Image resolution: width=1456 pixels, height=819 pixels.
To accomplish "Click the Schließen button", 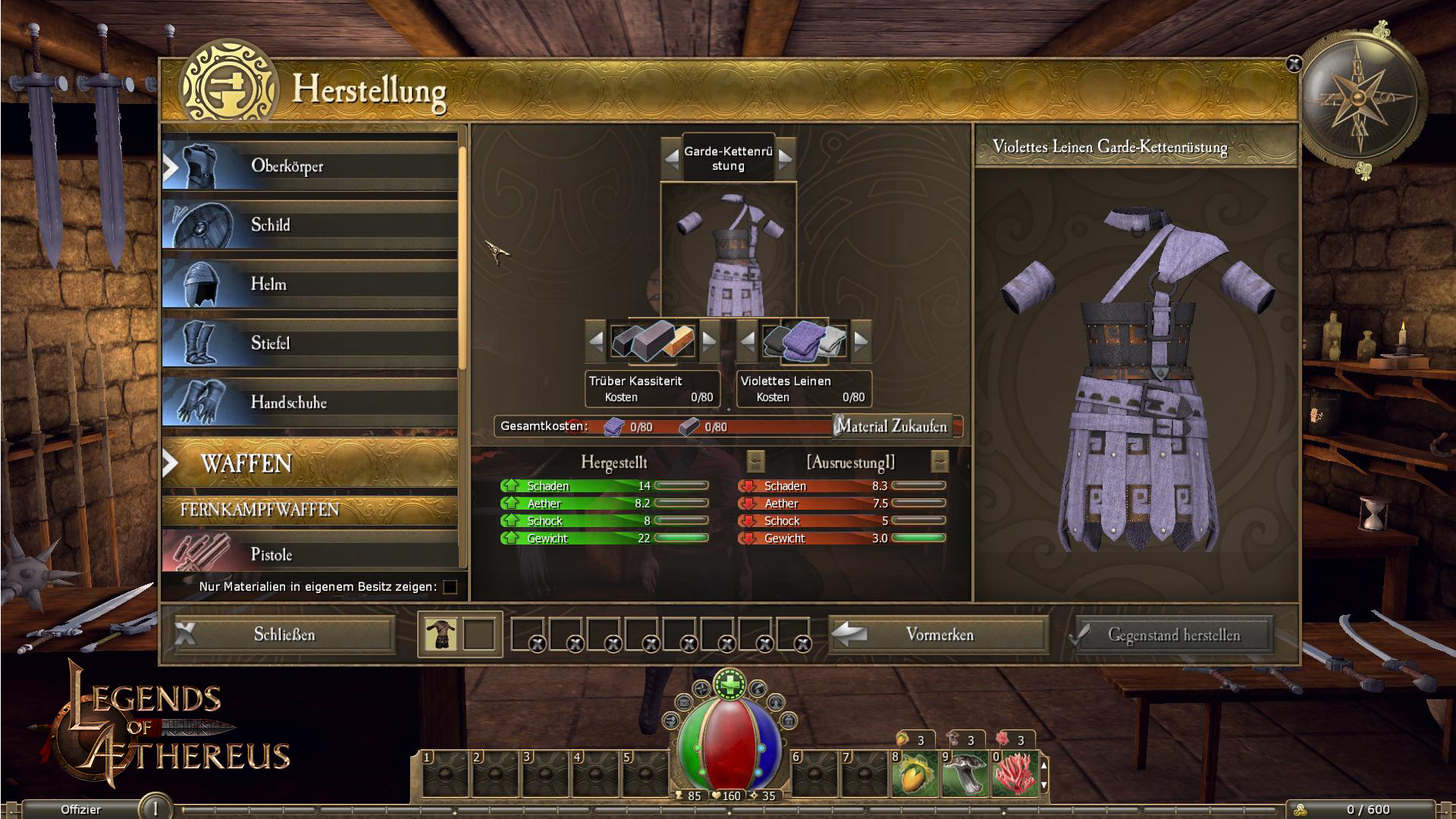I will (x=284, y=635).
